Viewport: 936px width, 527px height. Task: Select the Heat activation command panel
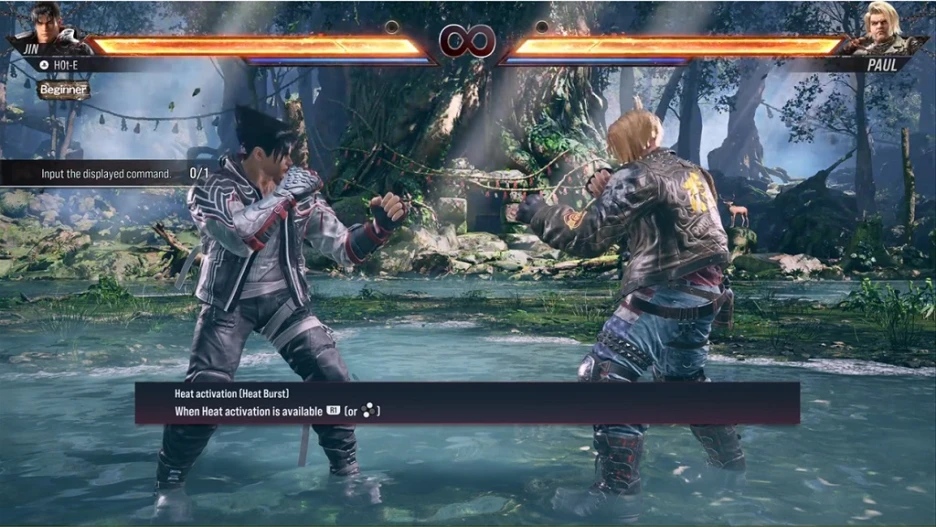point(467,403)
